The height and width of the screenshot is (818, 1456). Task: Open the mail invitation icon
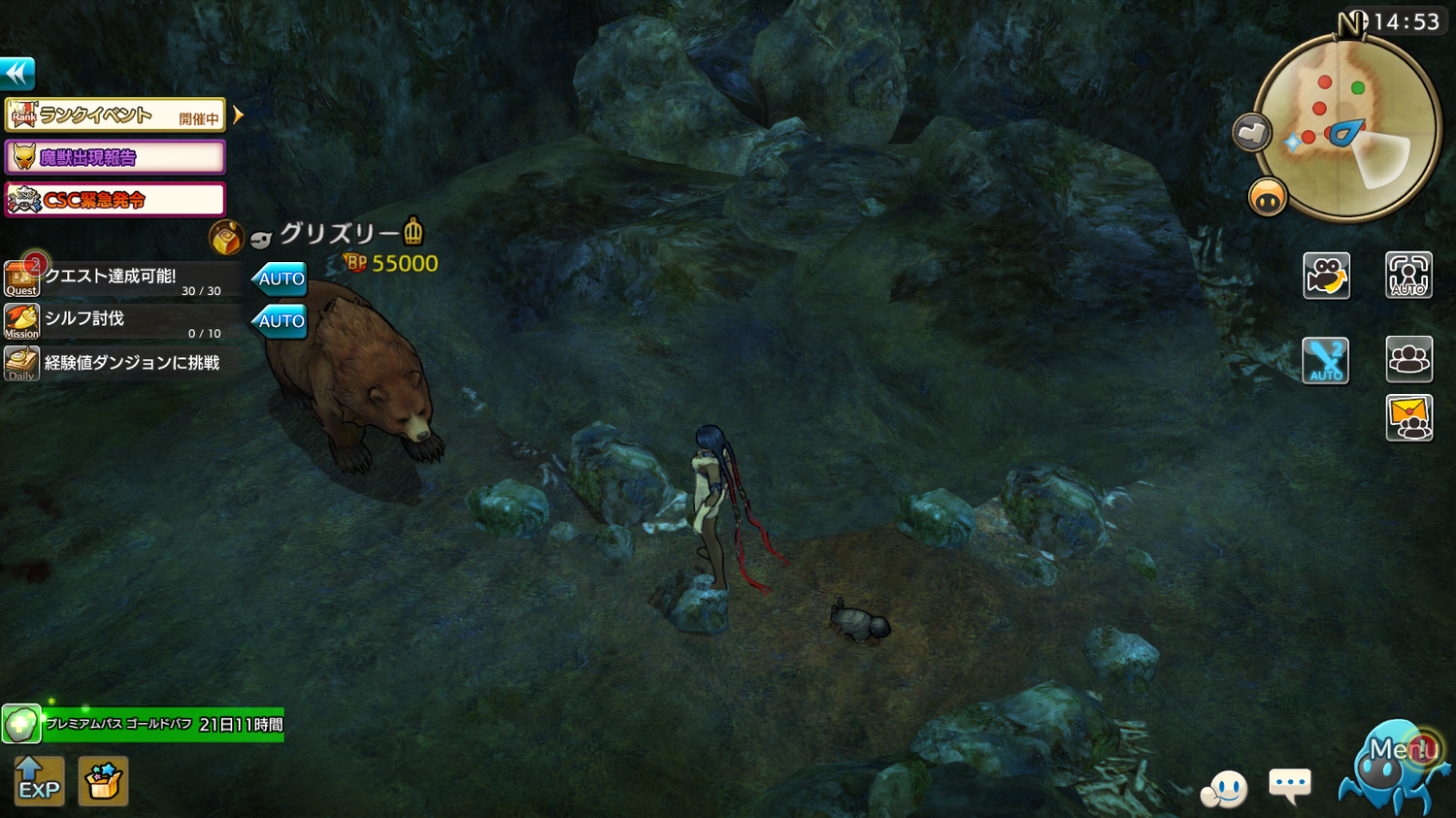1408,419
